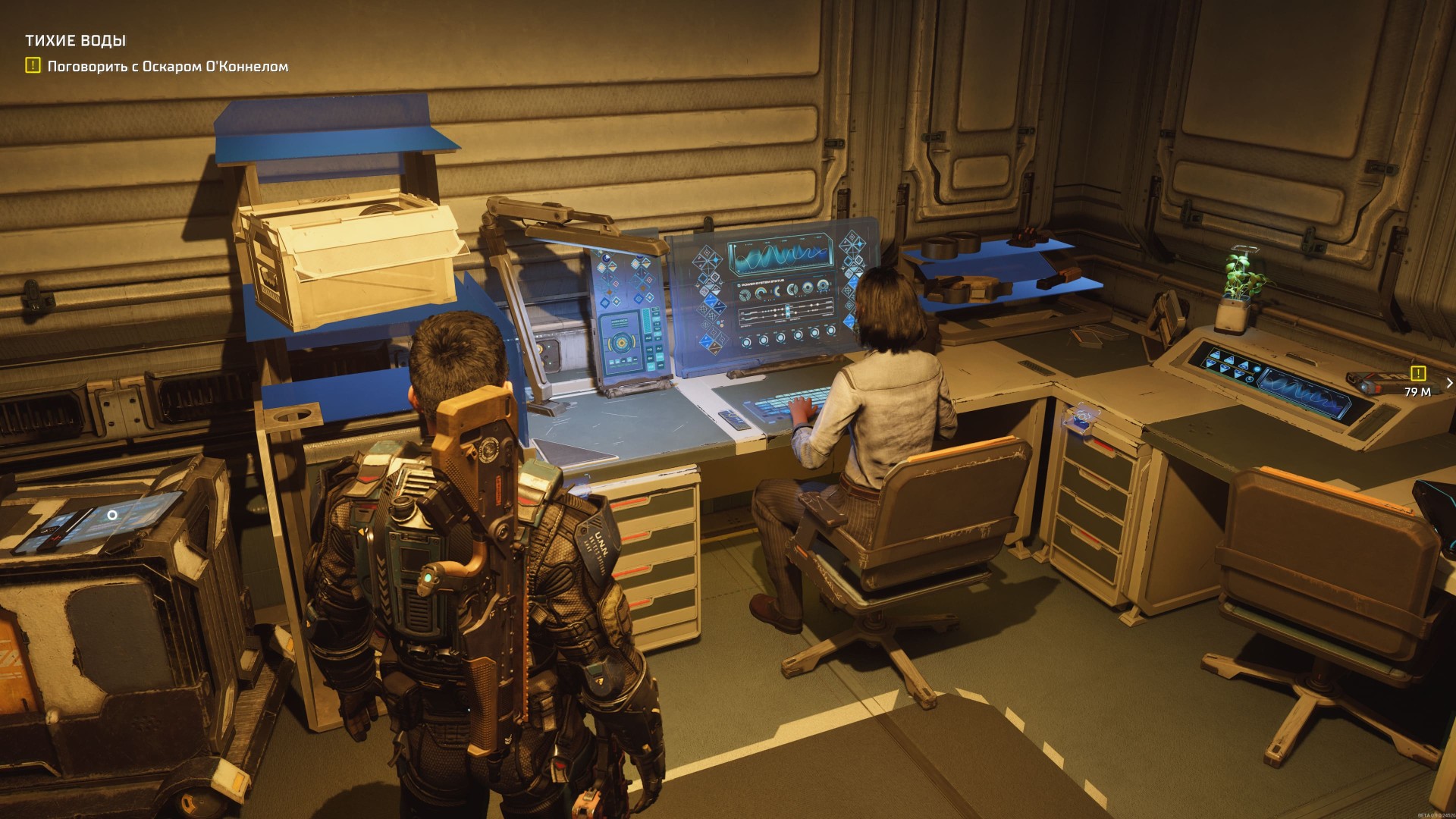The image size is (1456, 819).
Task: Select the quest objective about Oscar O'Connell
Action: pyautogui.click(x=168, y=67)
